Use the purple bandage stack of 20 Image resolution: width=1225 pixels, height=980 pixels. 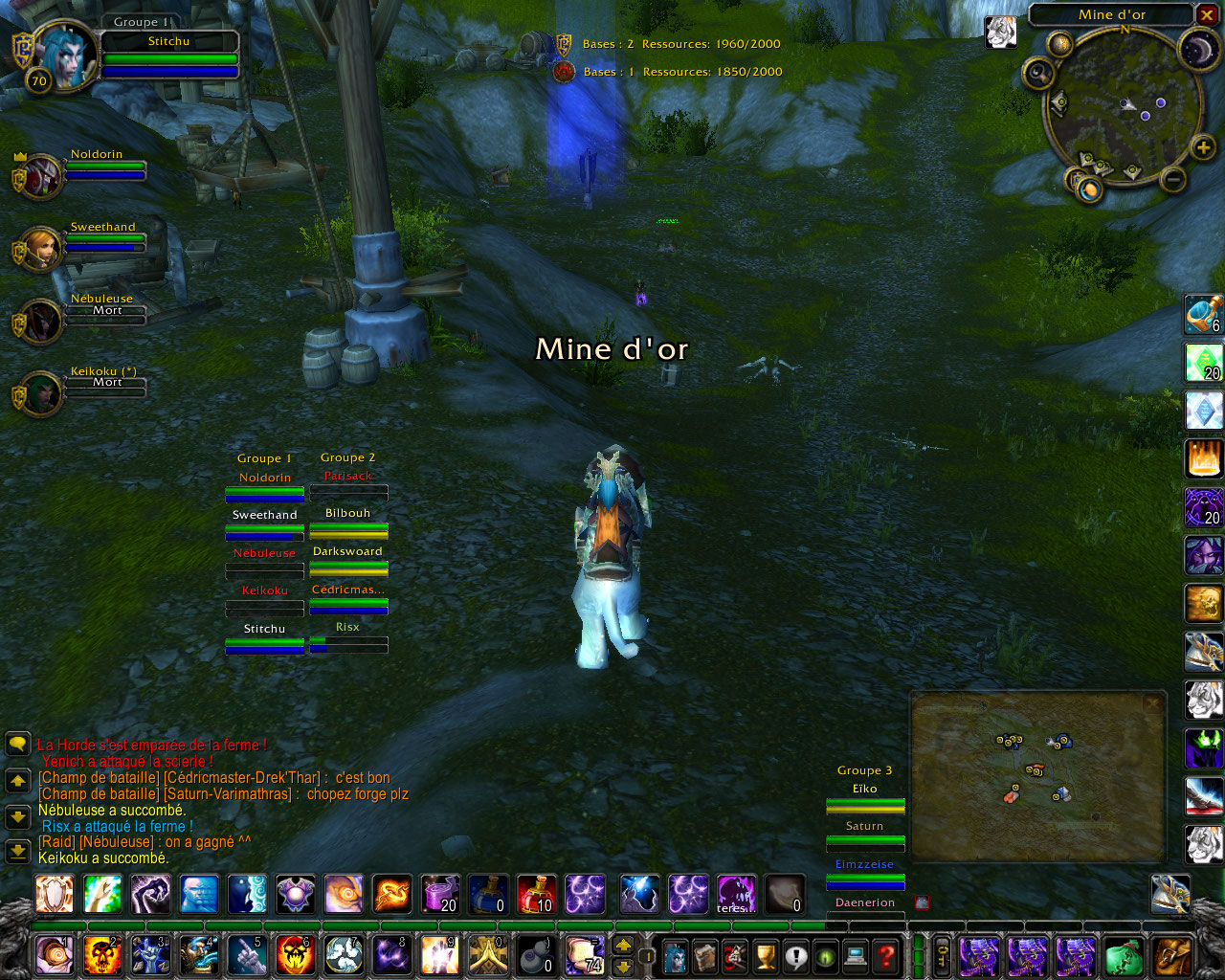(x=440, y=894)
